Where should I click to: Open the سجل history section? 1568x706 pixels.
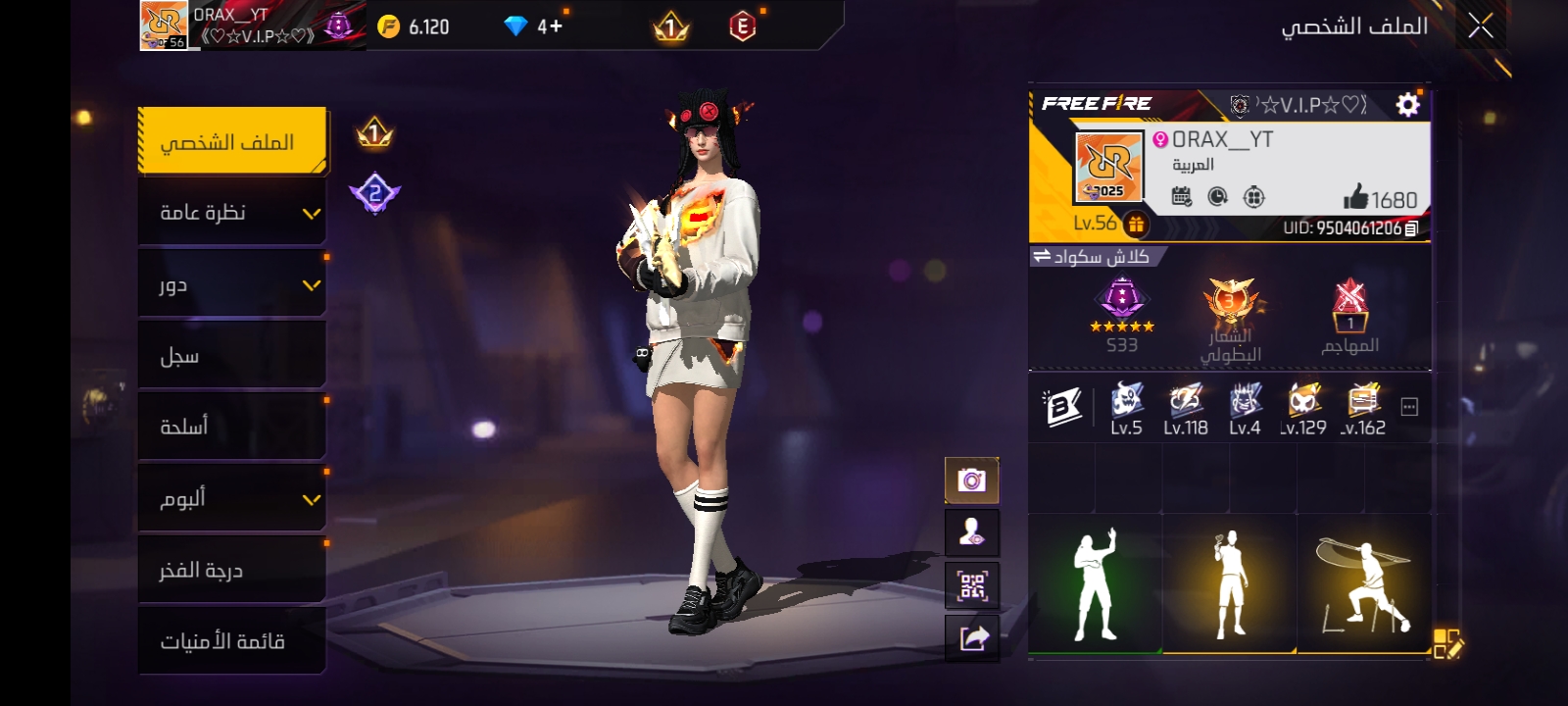(x=231, y=356)
